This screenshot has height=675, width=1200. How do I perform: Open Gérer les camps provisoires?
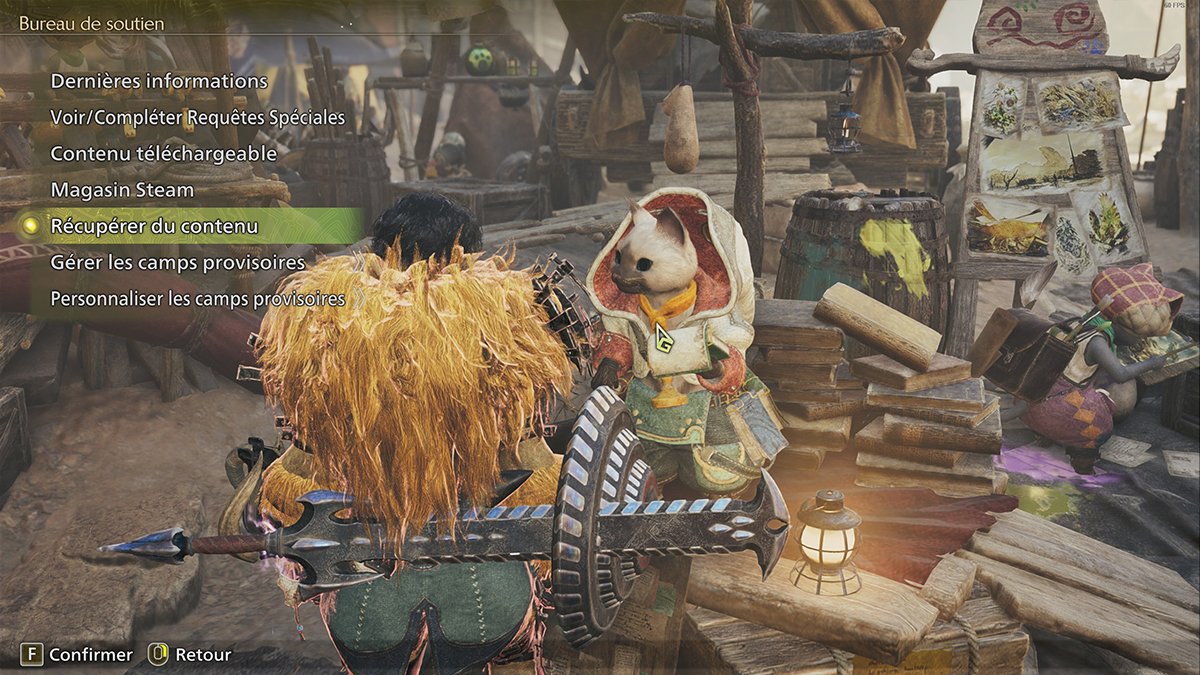(x=177, y=262)
